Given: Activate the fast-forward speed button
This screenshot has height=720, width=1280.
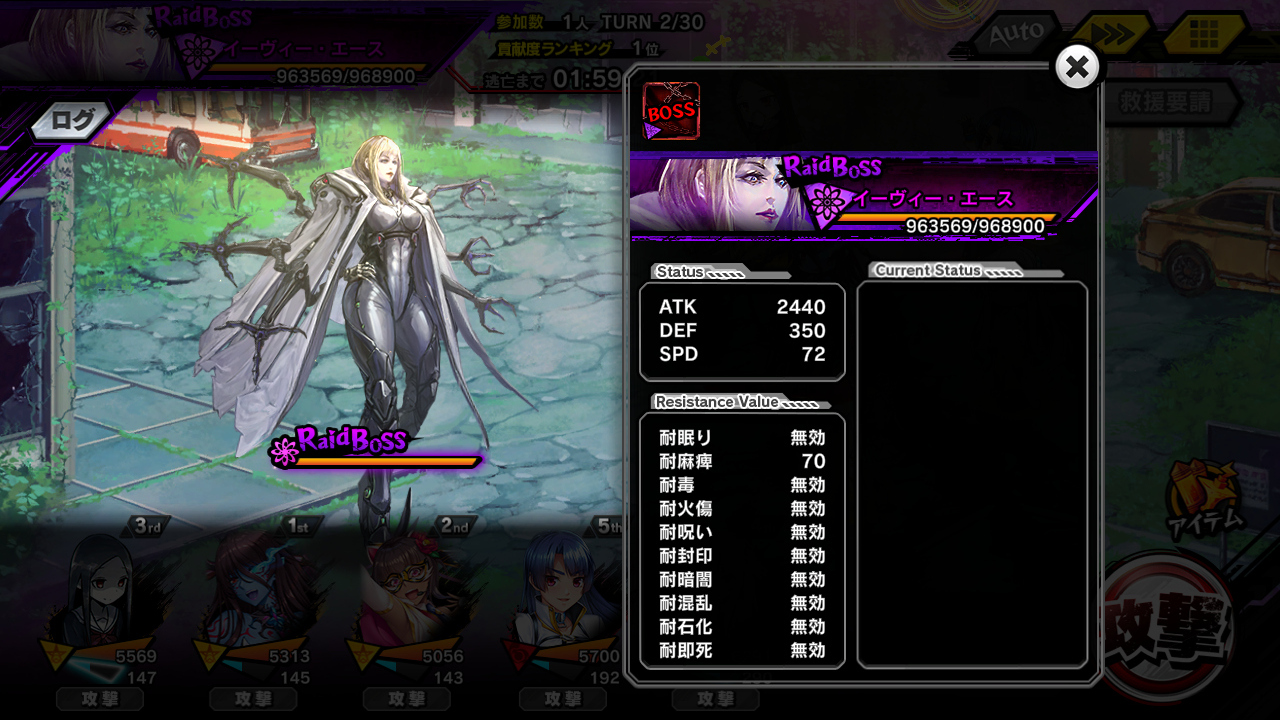Looking at the screenshot, I should pos(1112,35).
